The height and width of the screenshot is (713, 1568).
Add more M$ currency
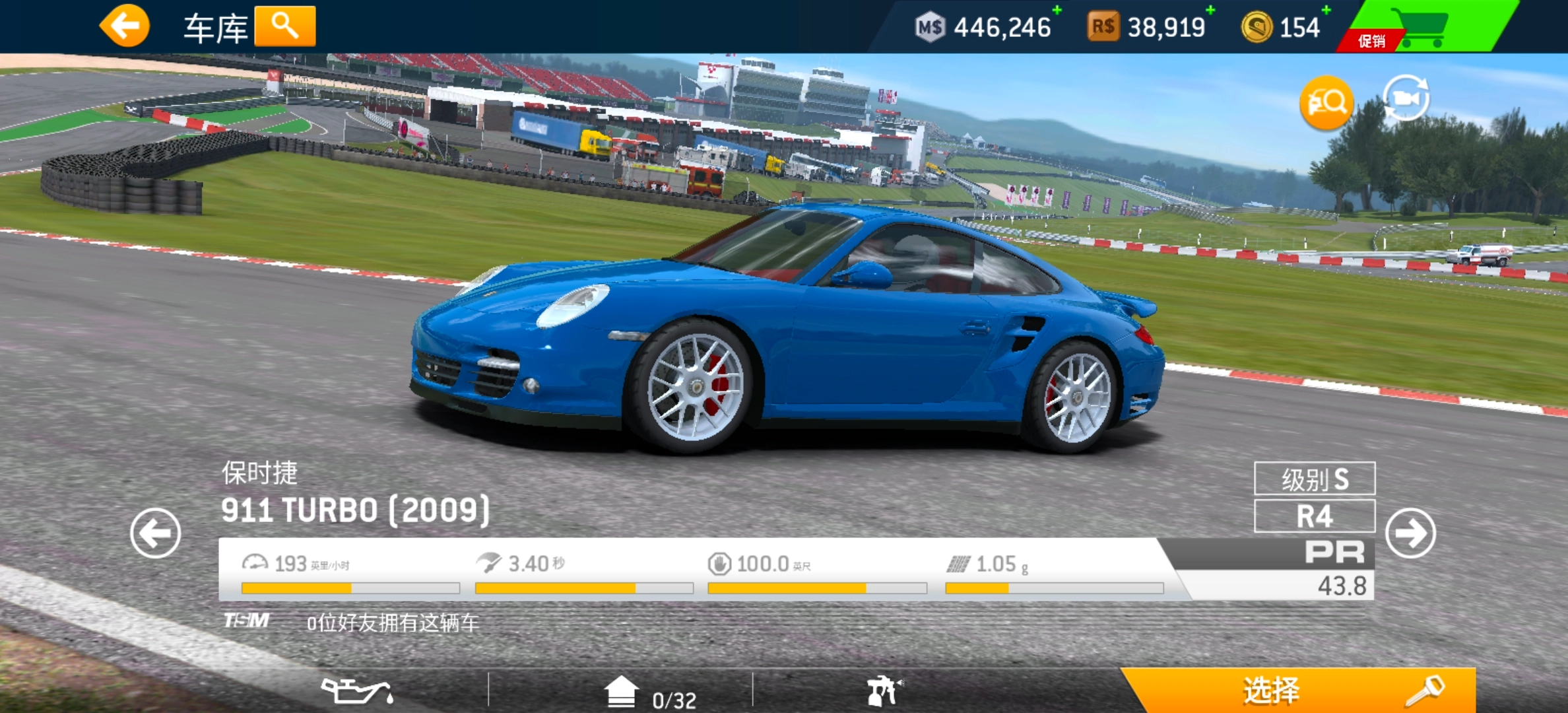tap(1057, 11)
